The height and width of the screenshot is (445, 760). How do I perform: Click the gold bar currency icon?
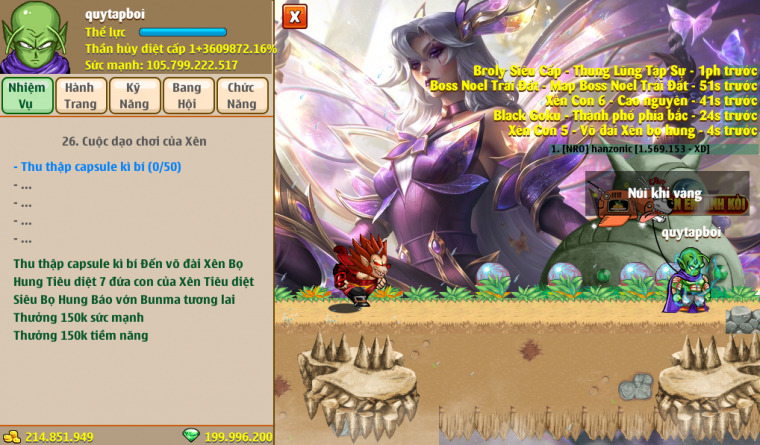point(11,436)
